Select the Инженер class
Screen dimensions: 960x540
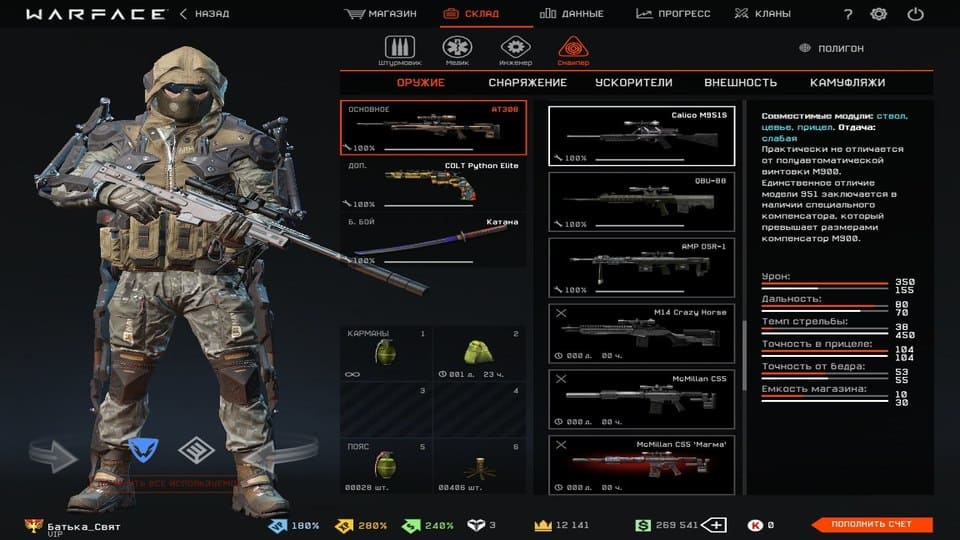tap(515, 50)
